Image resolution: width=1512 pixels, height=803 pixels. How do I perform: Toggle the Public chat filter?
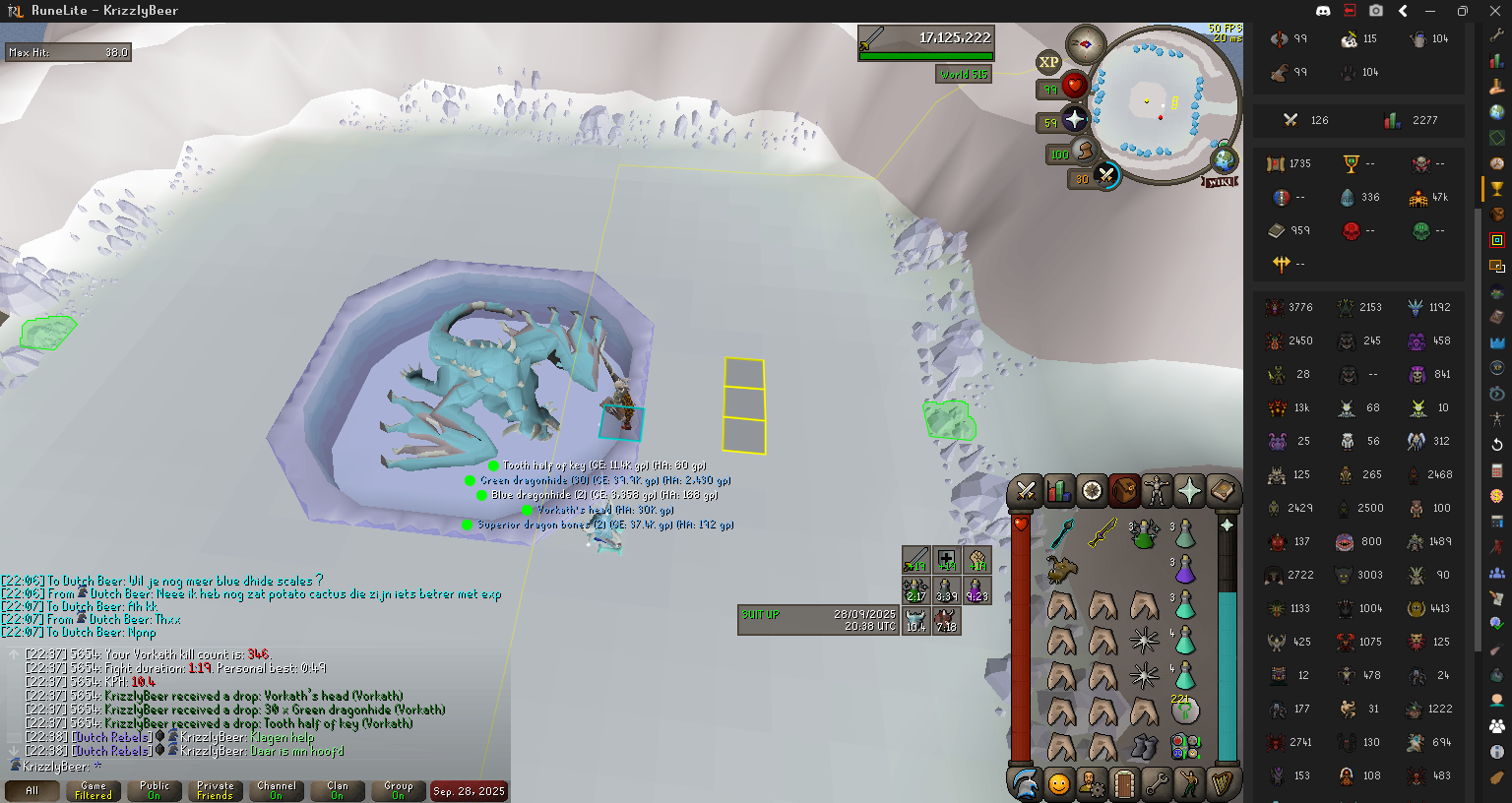(x=155, y=790)
